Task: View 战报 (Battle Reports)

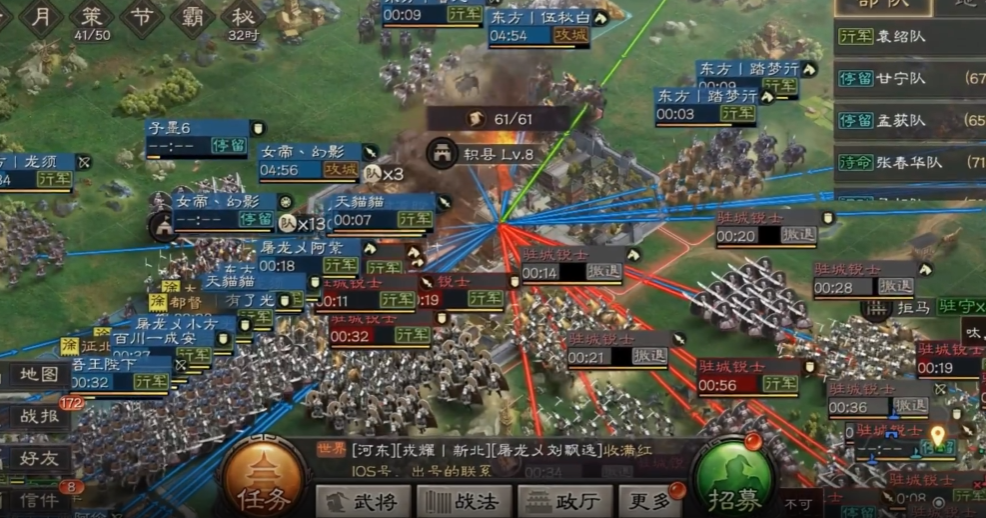Action: (39, 417)
